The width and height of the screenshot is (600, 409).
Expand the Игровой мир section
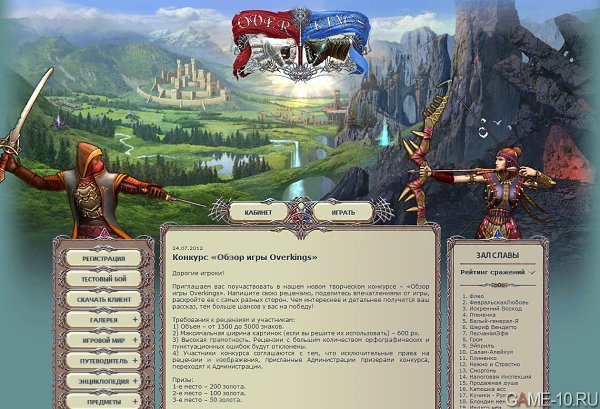click(x=134, y=340)
